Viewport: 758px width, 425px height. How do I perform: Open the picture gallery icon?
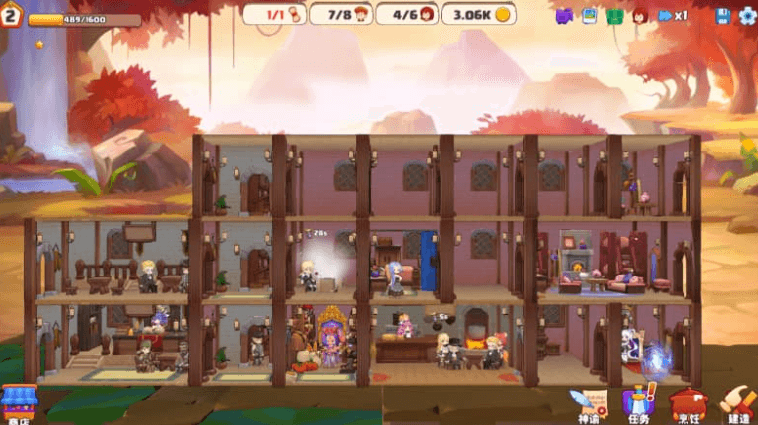point(589,15)
